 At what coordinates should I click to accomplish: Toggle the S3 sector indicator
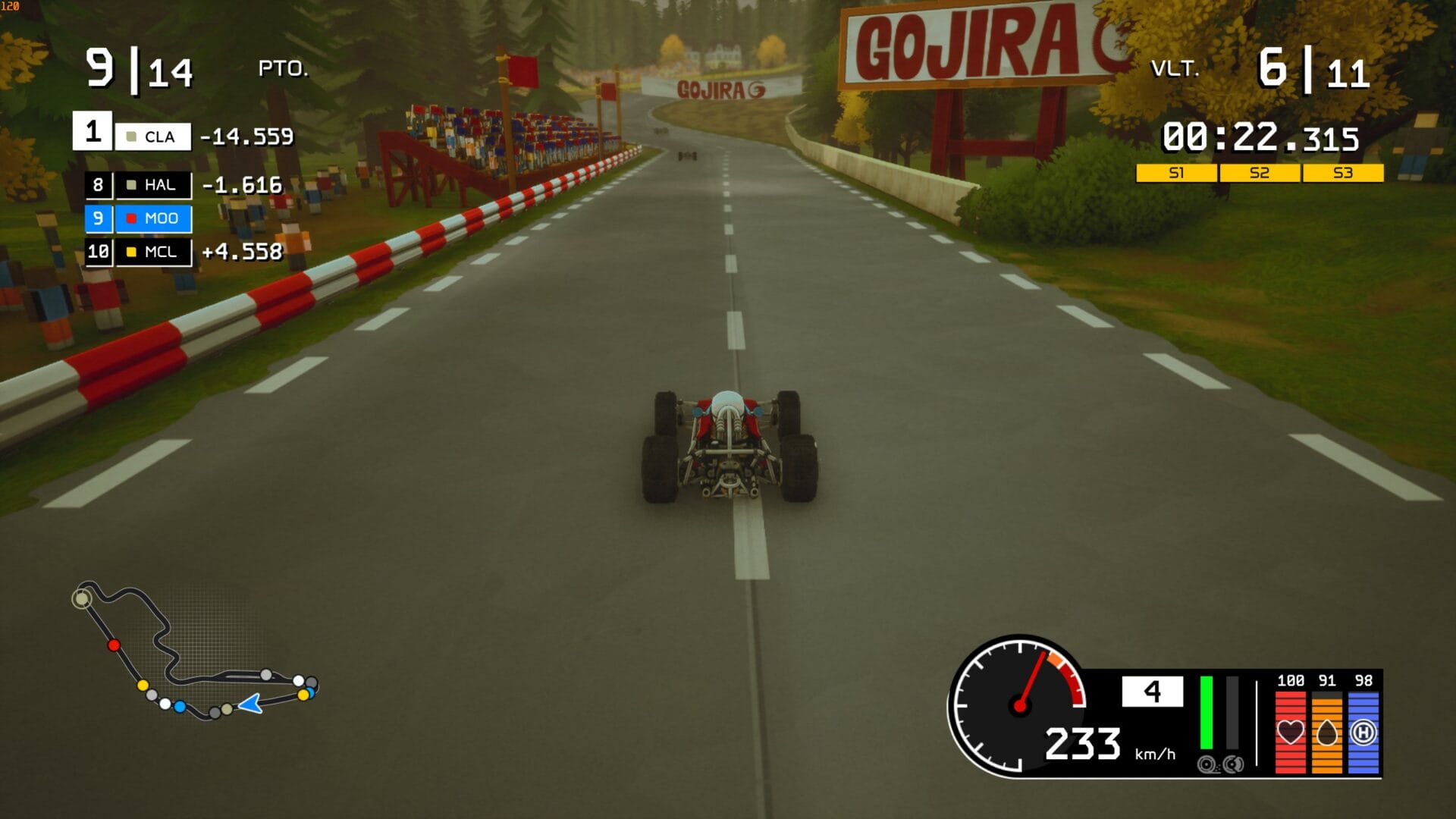click(1341, 173)
